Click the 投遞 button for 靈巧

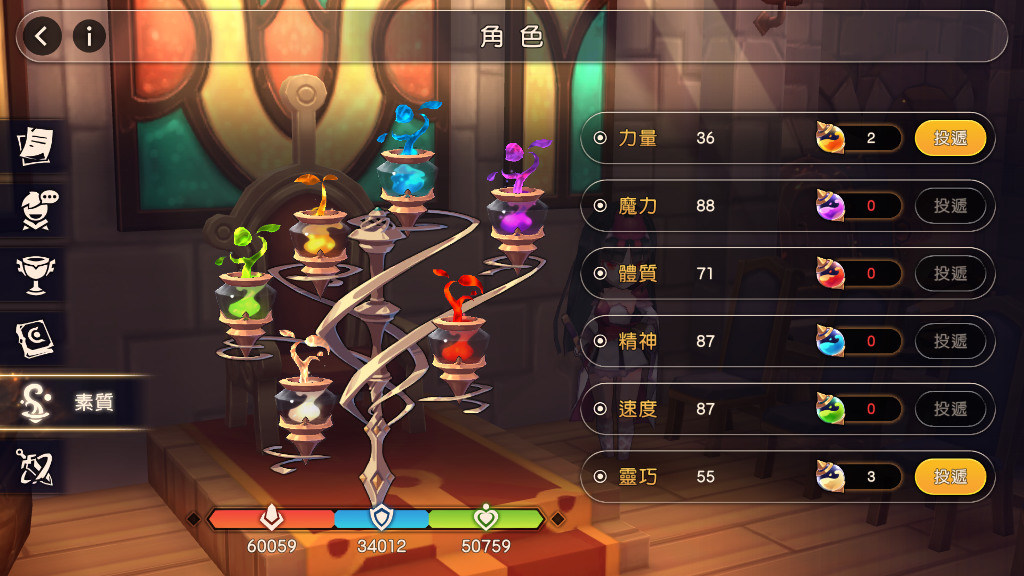pos(950,477)
